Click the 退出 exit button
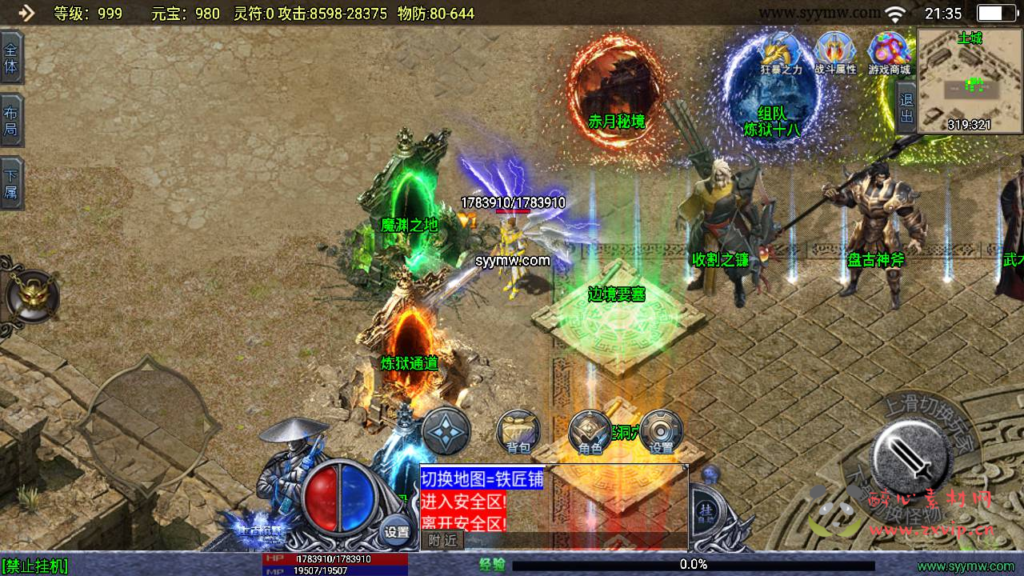This screenshot has width=1024, height=576. (x=906, y=106)
